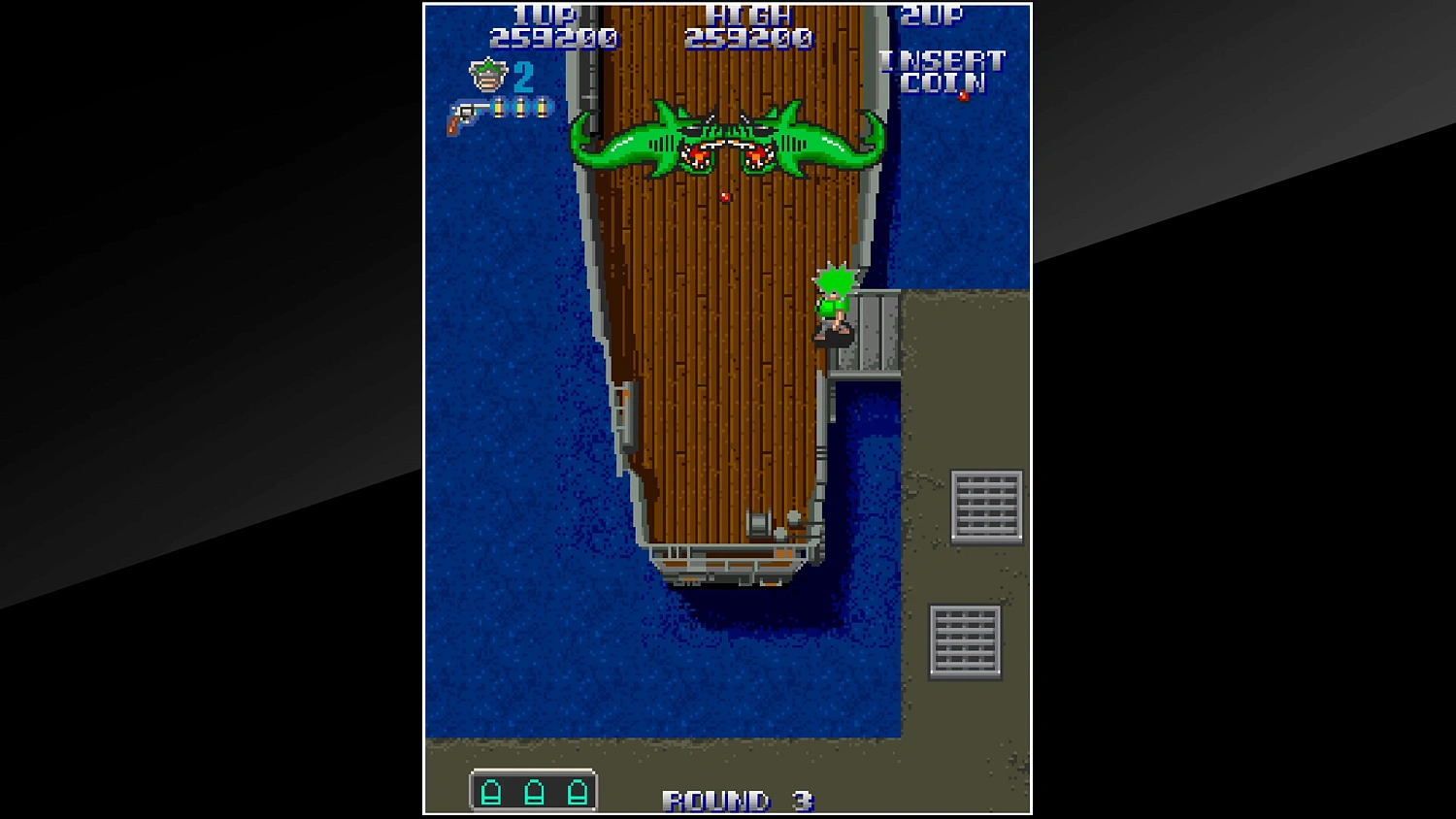Viewport: 1456px width, 819px height.
Task: Click the first grenade icon in the bottom panel
Action: tap(489, 793)
